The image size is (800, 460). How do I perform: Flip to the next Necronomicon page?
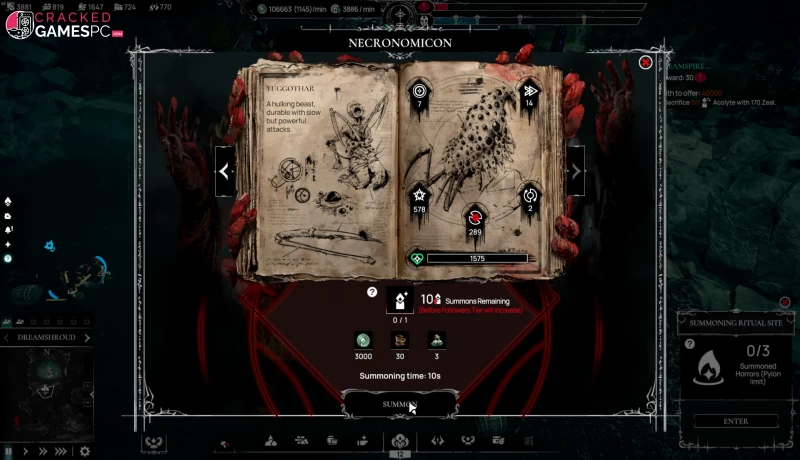(576, 171)
